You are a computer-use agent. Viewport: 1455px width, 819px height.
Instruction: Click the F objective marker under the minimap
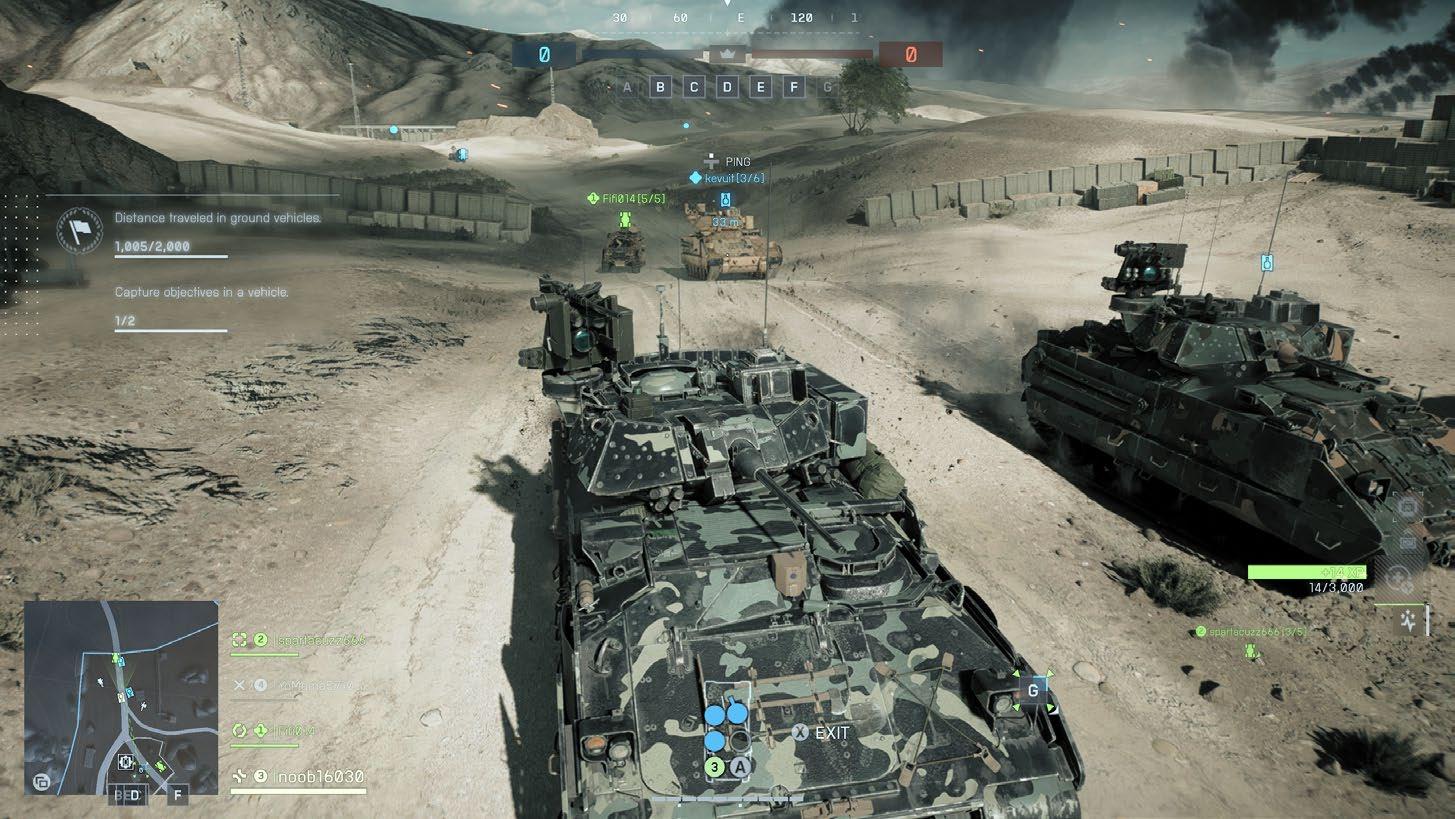point(178,795)
